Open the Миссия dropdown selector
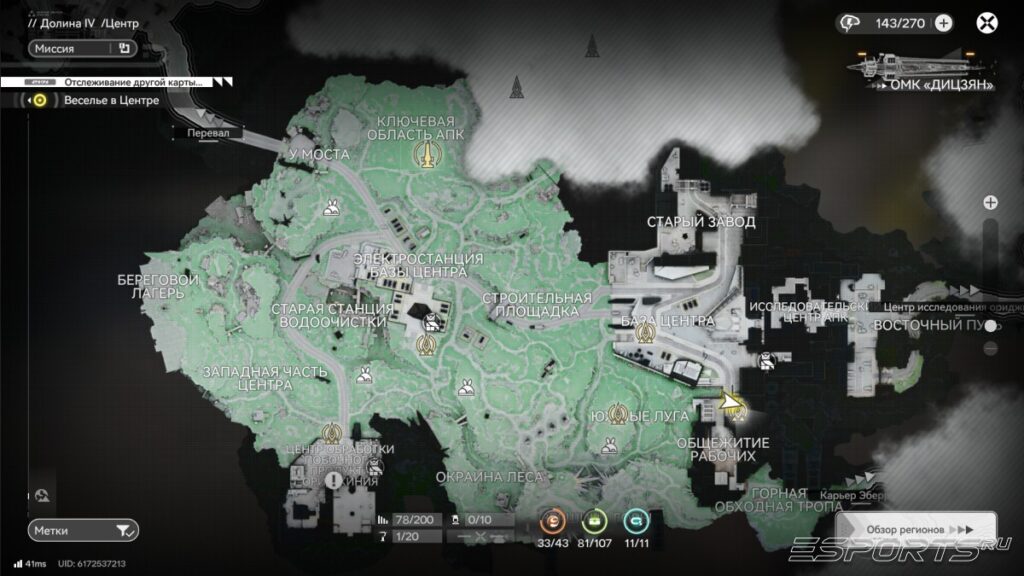The image size is (1024, 576). coord(82,47)
